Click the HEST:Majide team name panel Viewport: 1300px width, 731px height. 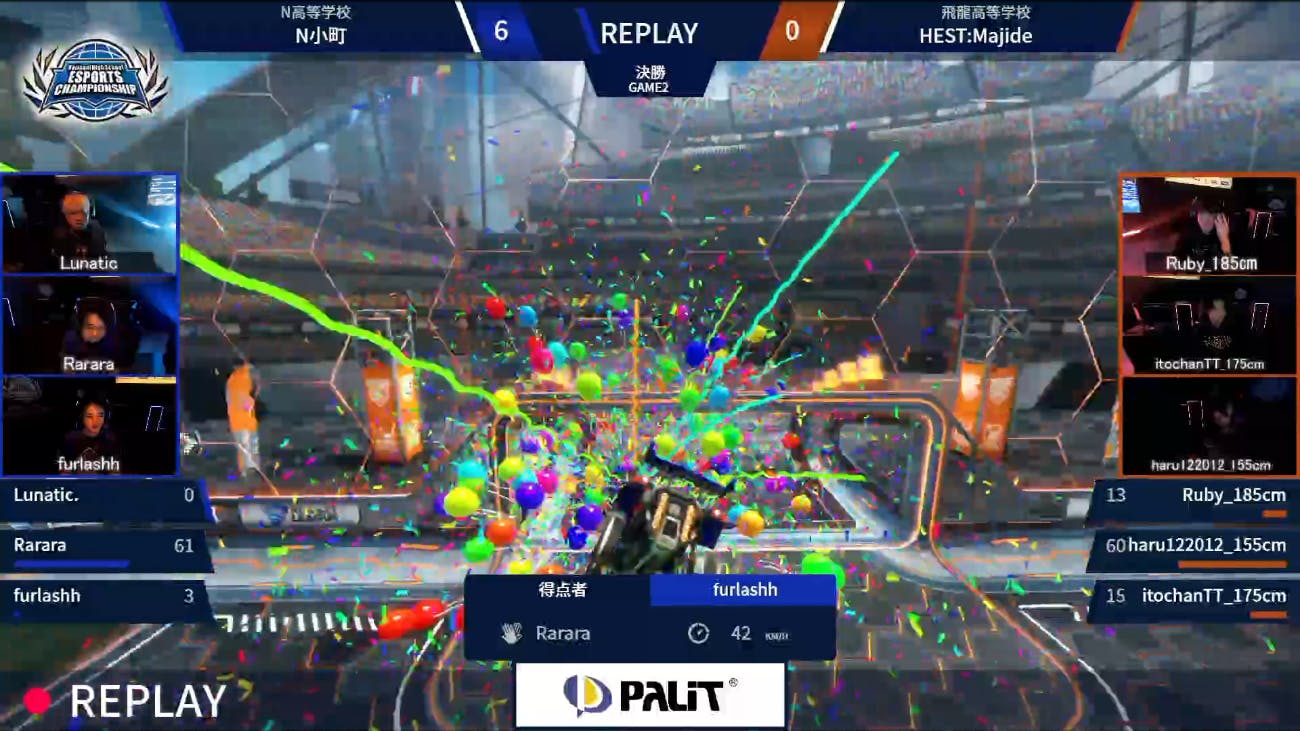(x=975, y=27)
